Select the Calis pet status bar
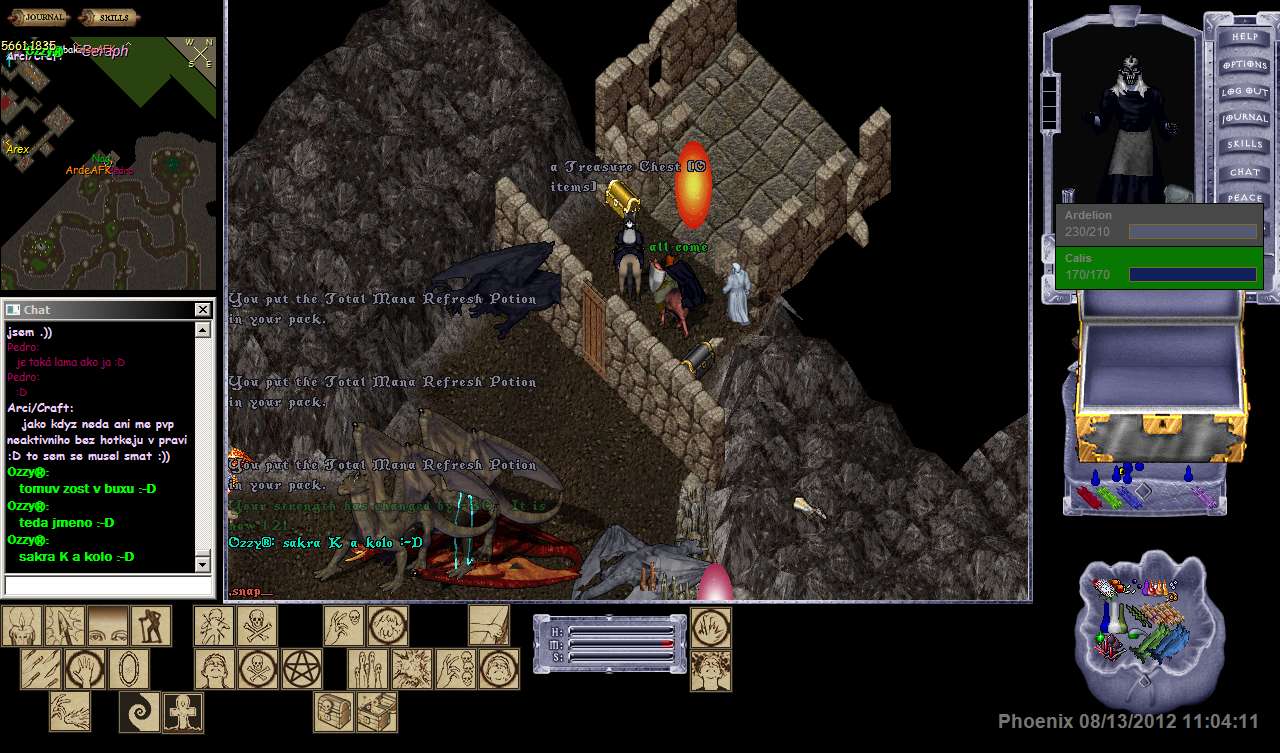The height and width of the screenshot is (753, 1280). 1159,268
